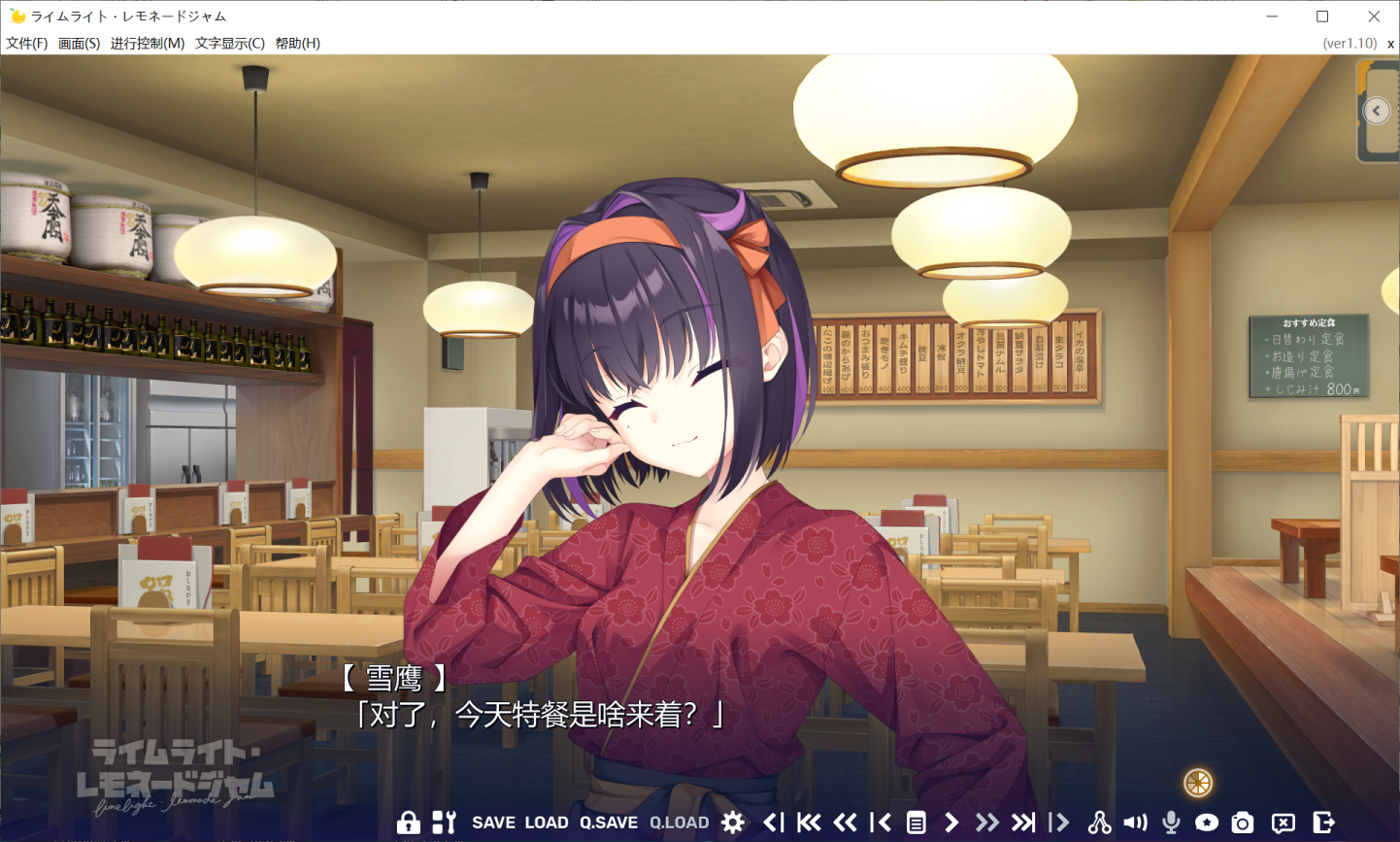This screenshot has width=1400, height=842.
Task: Open the 进行控制(M) dropdown menu
Action: point(148,43)
